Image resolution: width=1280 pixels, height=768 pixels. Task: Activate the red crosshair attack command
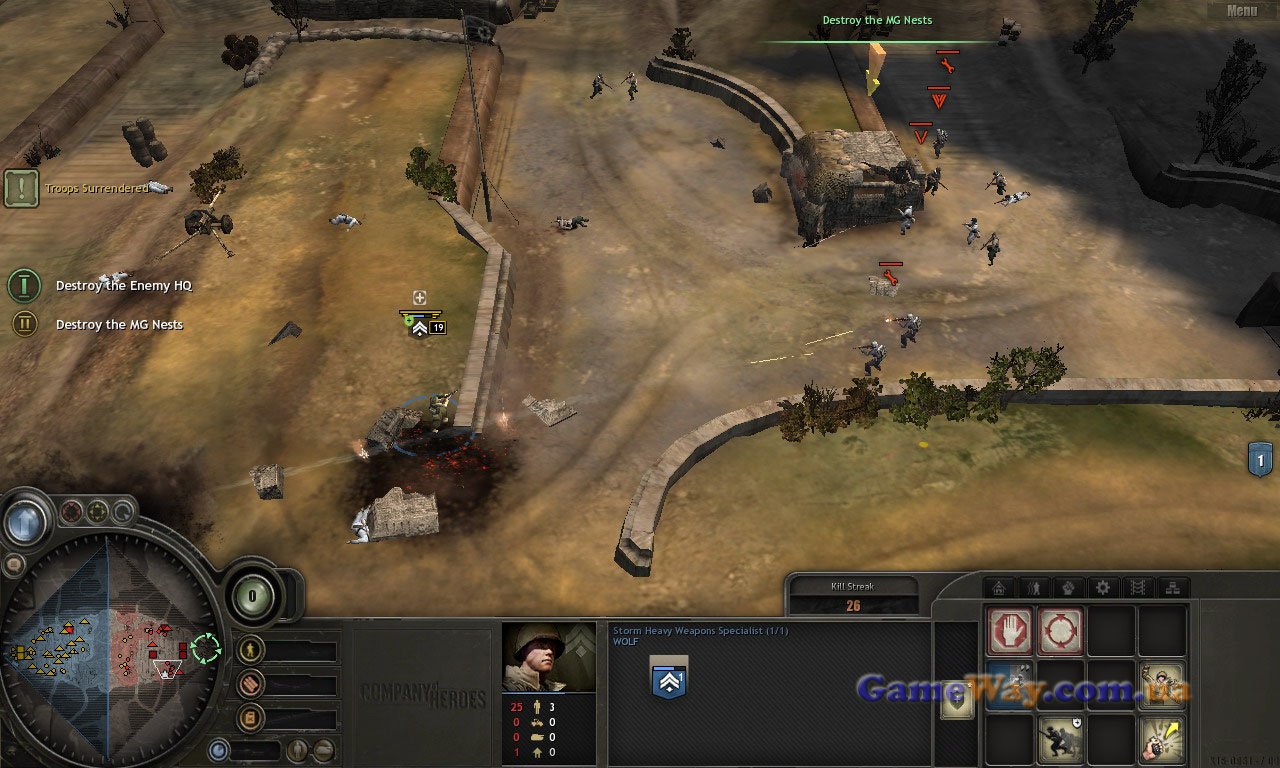pos(1060,631)
